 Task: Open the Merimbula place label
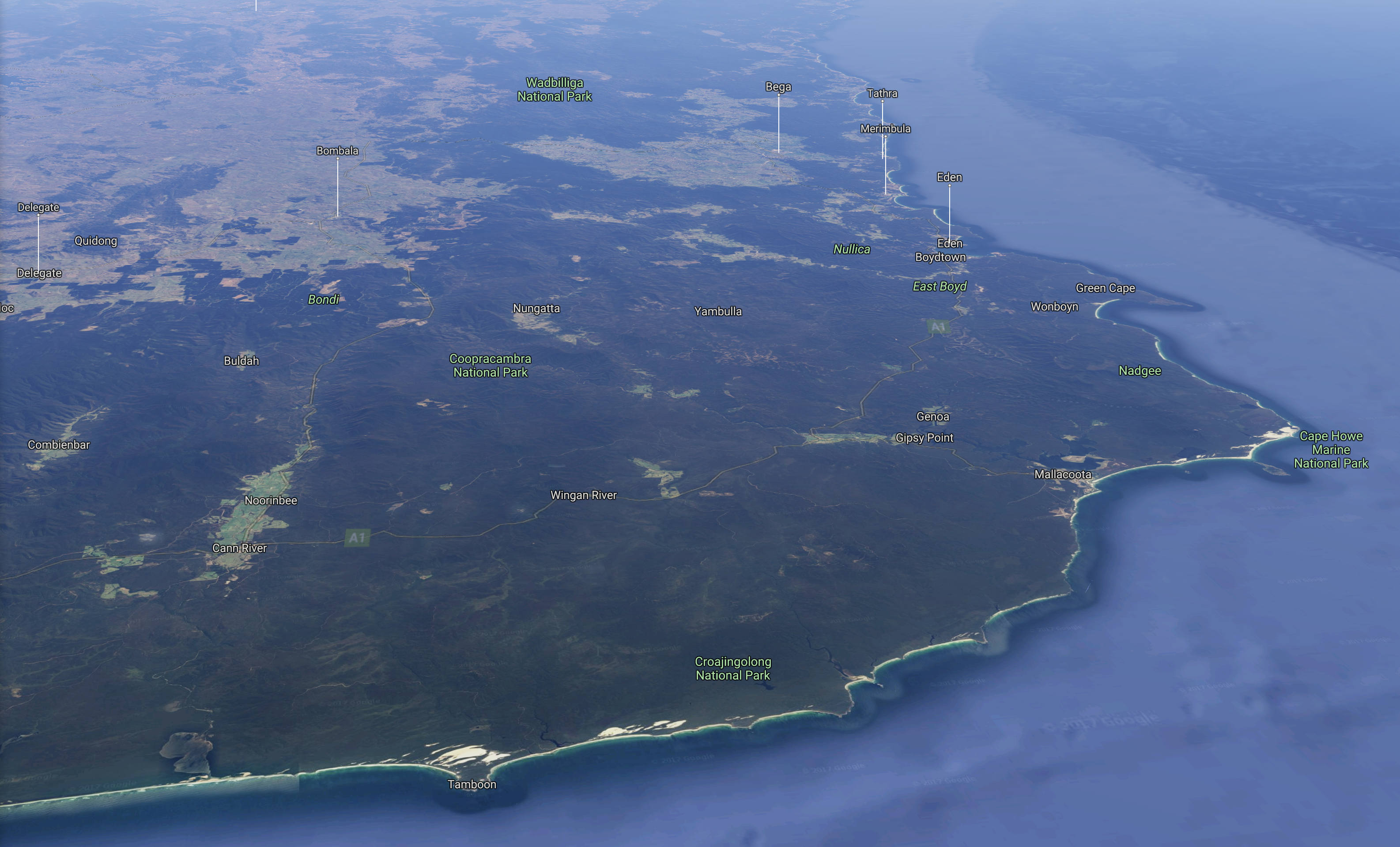click(x=885, y=129)
